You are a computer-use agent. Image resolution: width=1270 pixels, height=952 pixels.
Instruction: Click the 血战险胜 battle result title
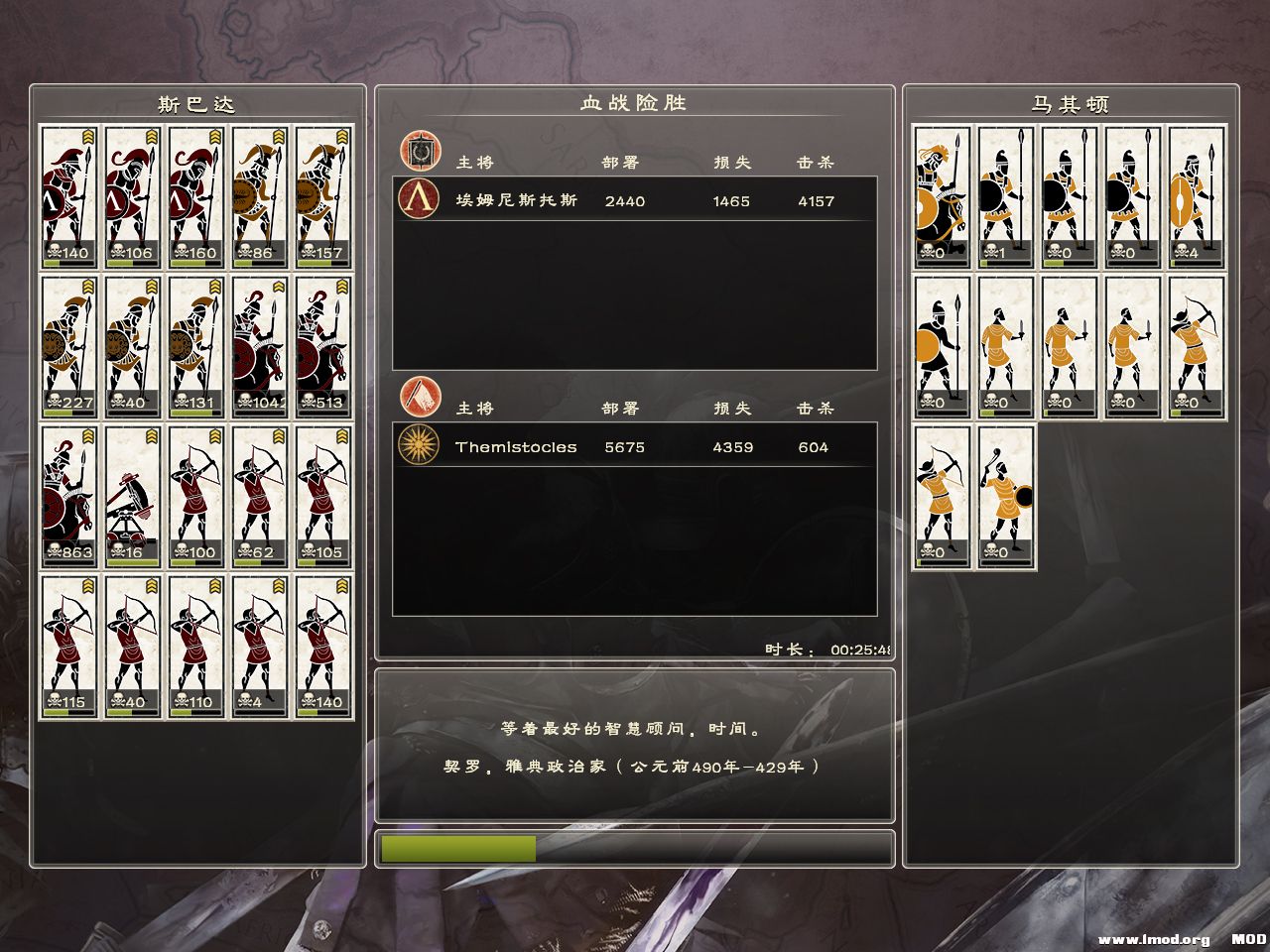coord(635,100)
